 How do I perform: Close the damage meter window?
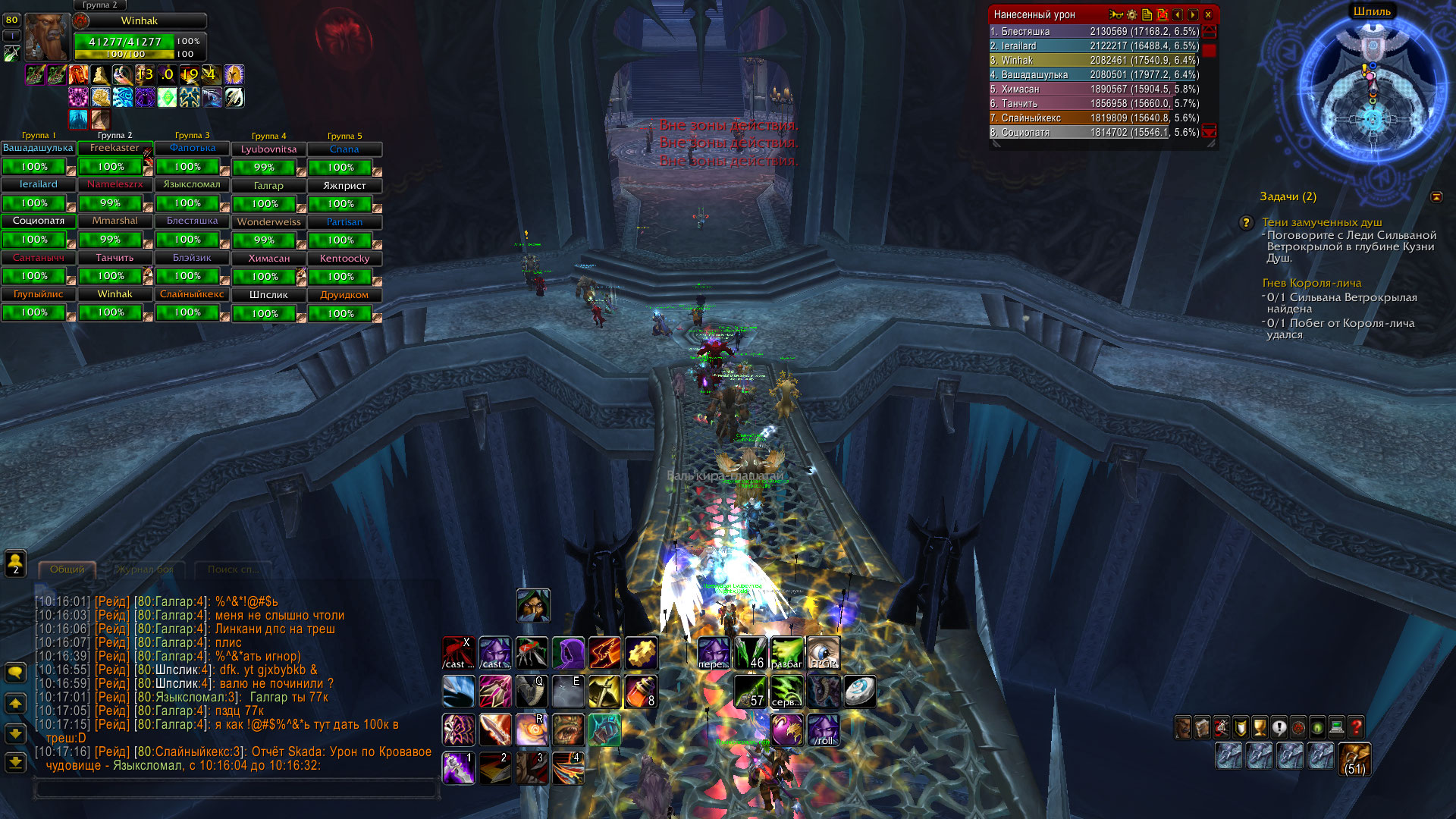tap(1208, 14)
